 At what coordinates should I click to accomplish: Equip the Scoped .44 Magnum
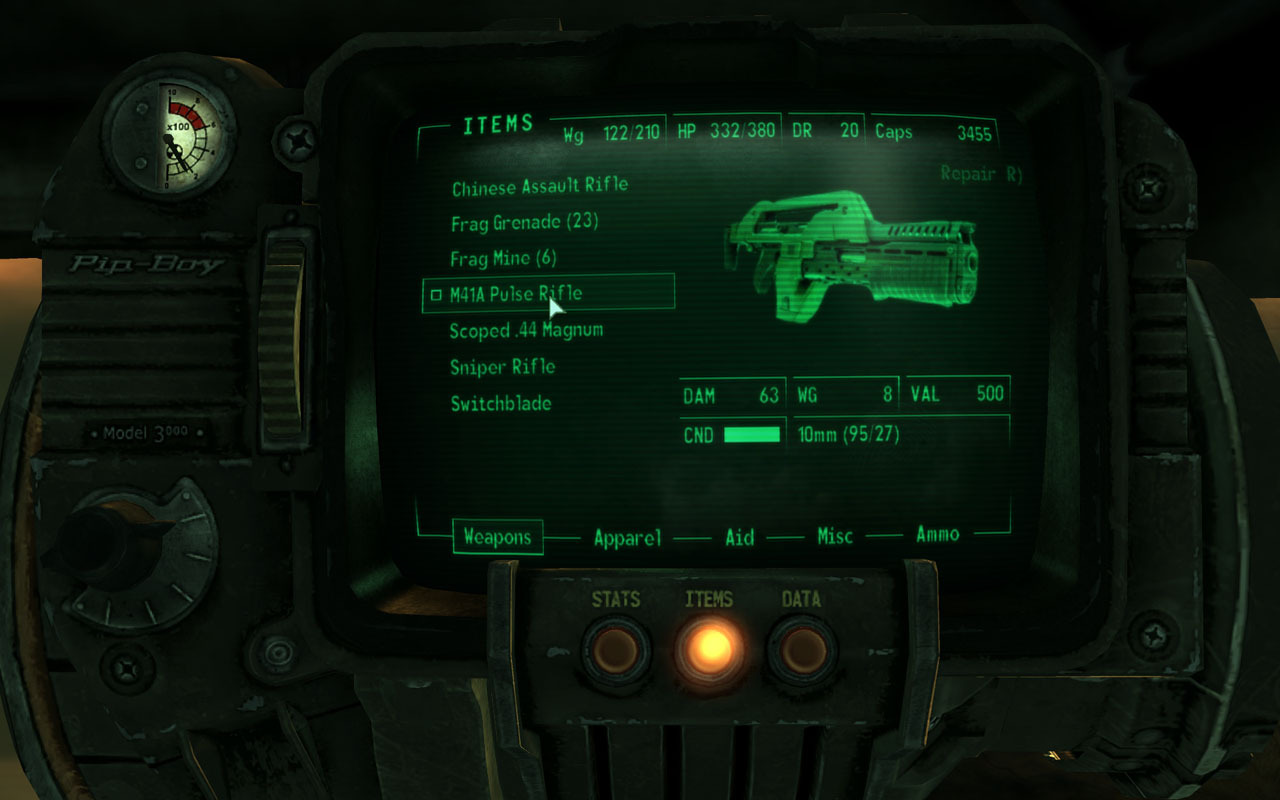click(x=526, y=330)
